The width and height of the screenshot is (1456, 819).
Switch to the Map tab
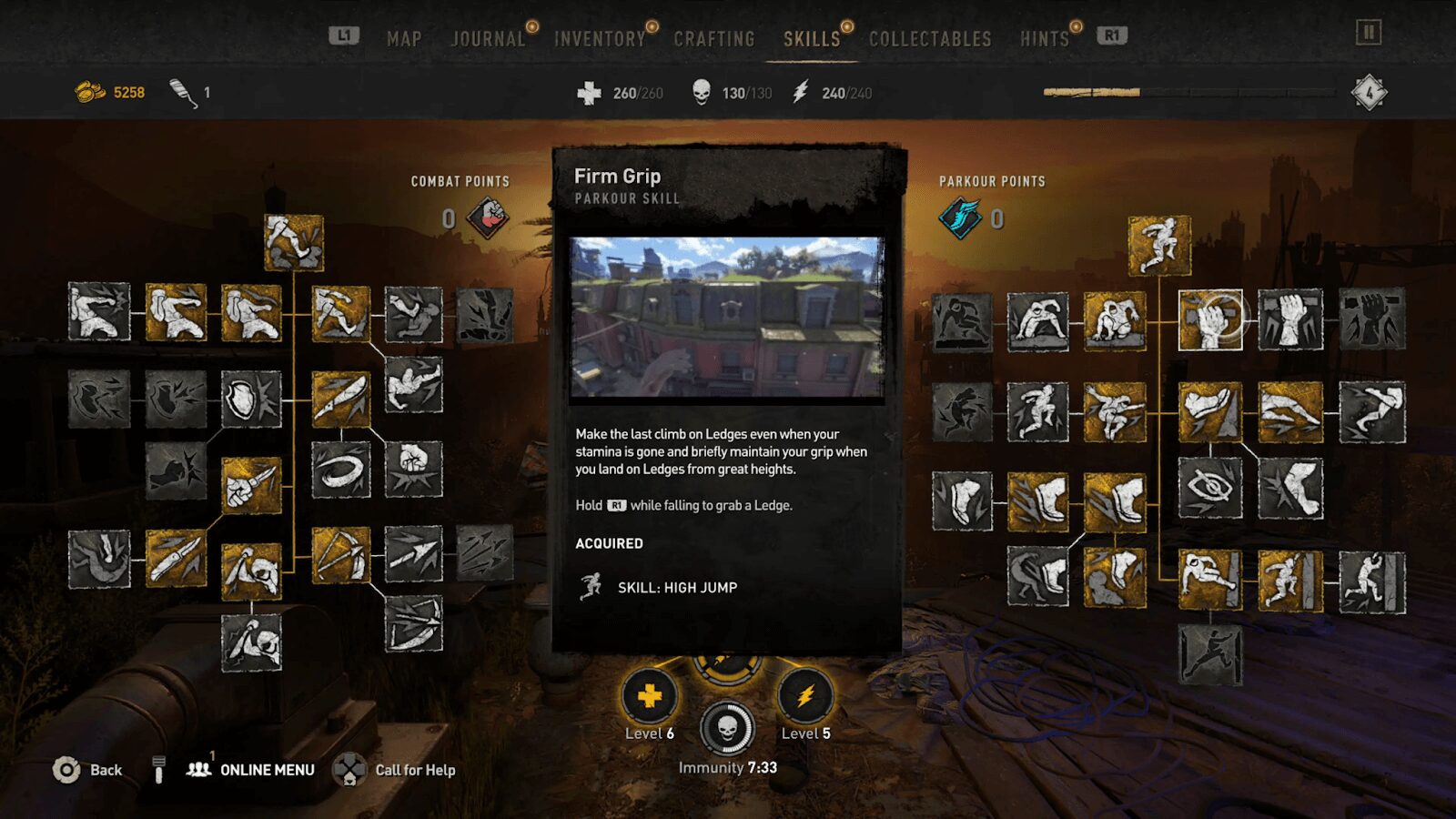404,39
